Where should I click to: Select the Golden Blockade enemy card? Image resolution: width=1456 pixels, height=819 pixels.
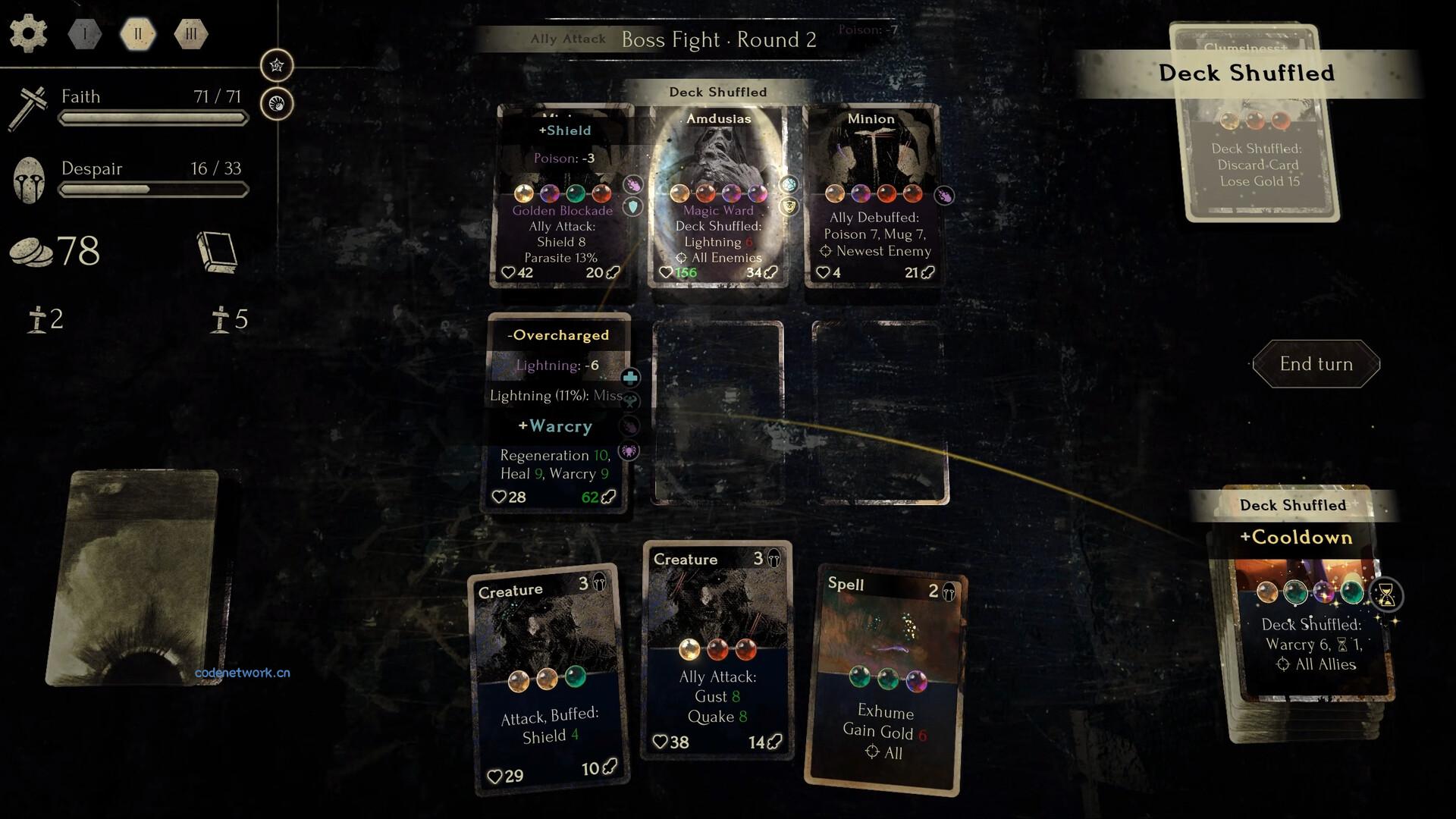tap(563, 199)
